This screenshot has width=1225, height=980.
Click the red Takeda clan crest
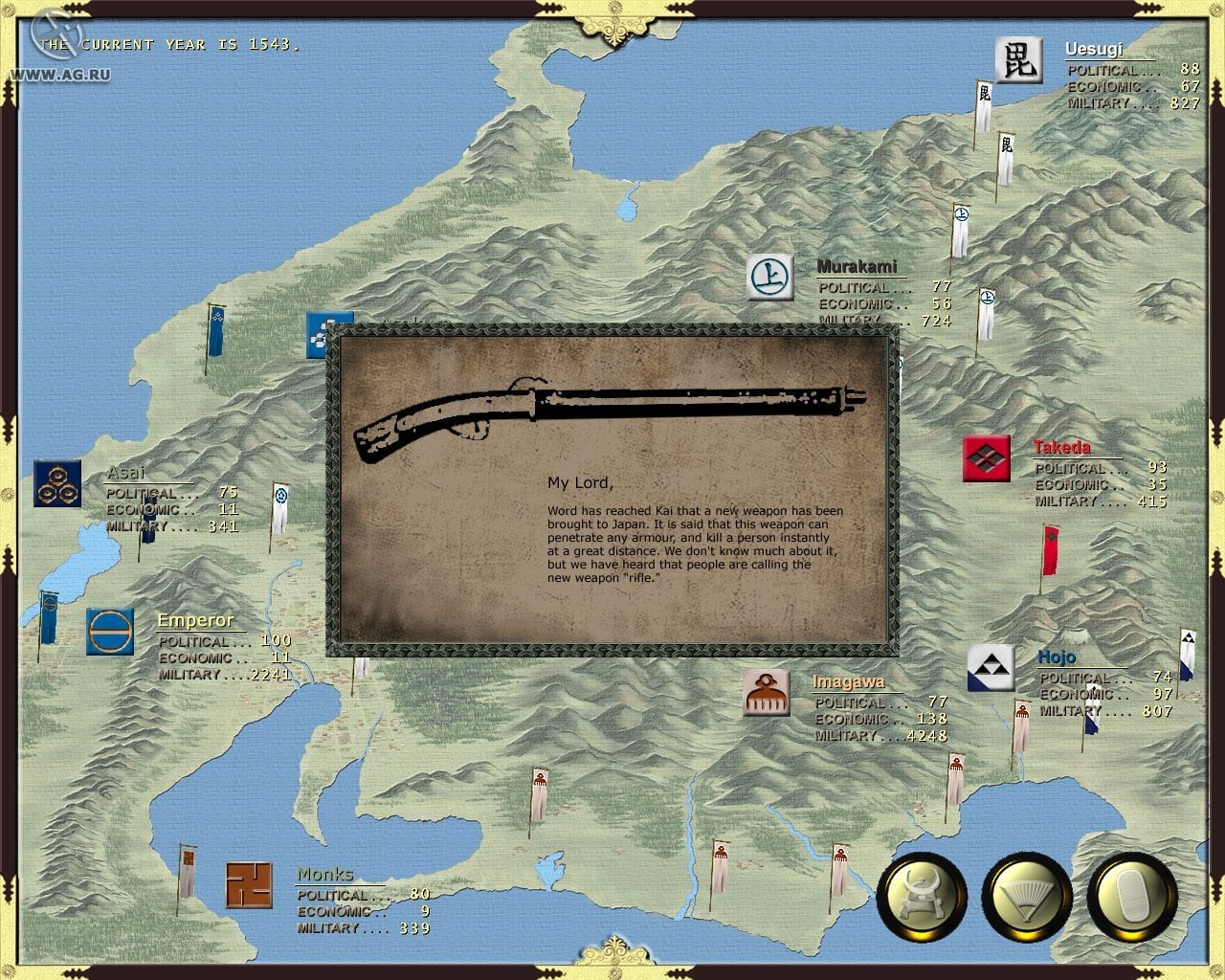[x=986, y=458]
